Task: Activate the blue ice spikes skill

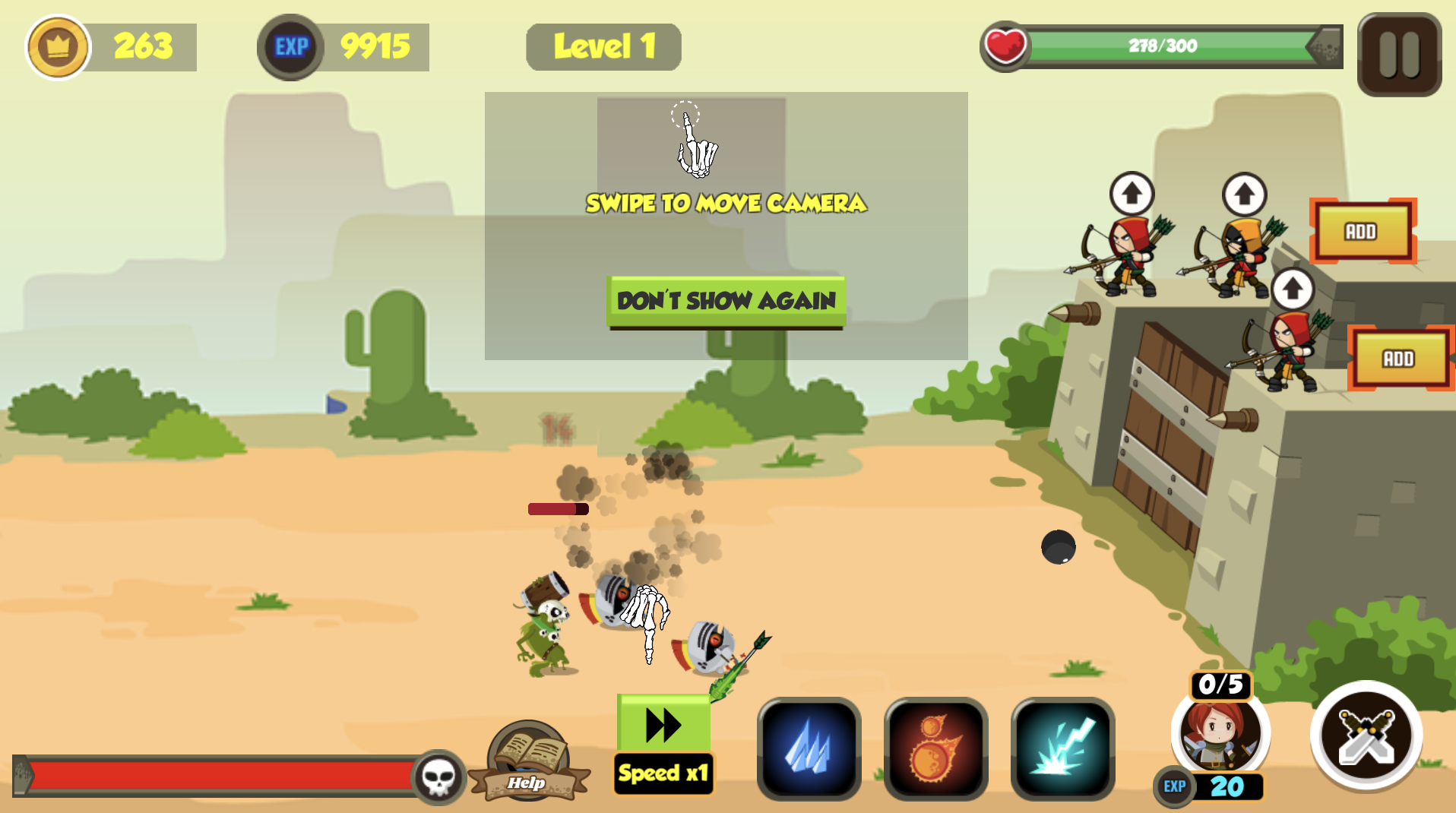Action: tap(808, 748)
